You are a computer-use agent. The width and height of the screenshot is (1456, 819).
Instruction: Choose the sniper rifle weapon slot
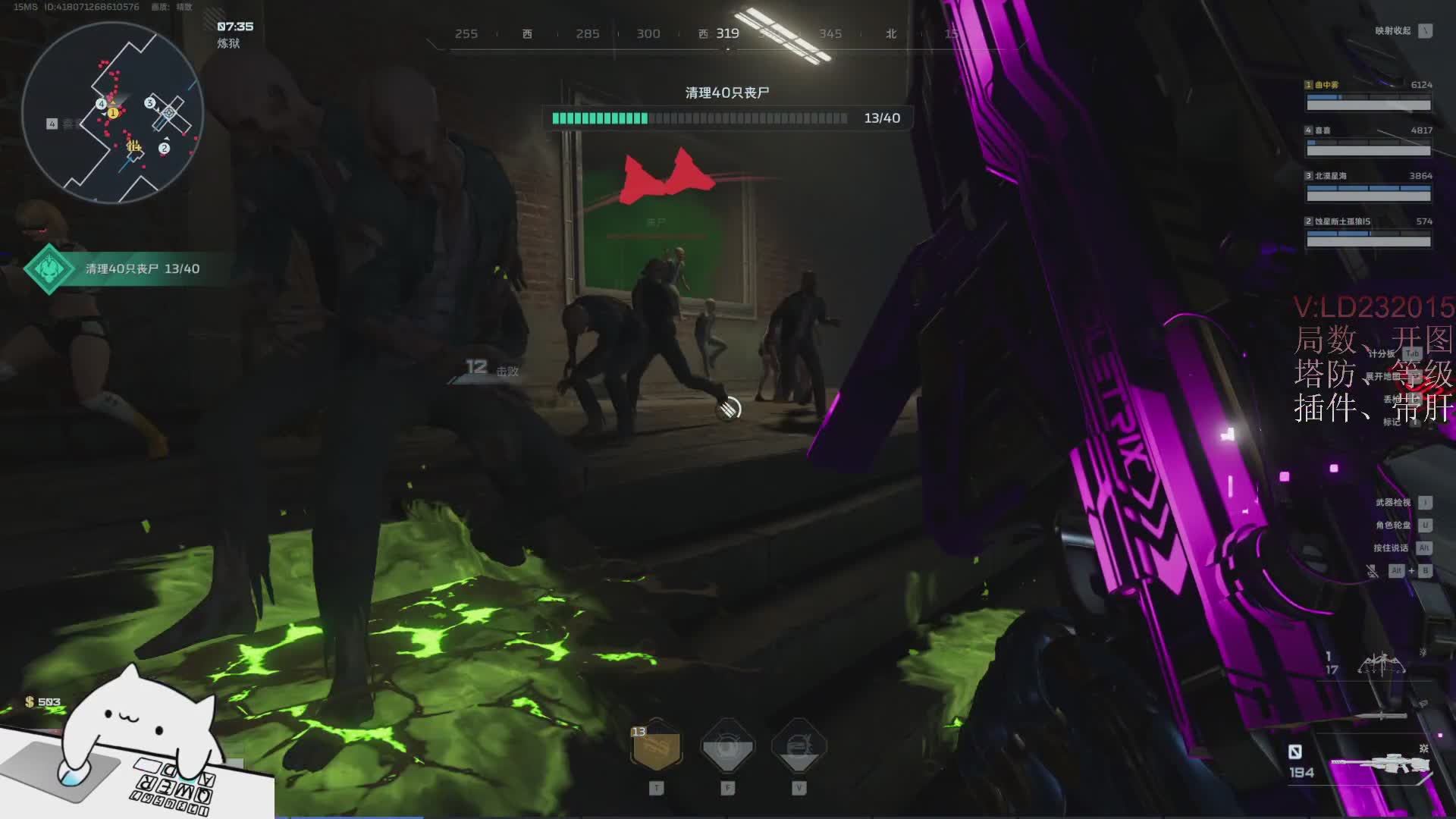click(1381, 764)
